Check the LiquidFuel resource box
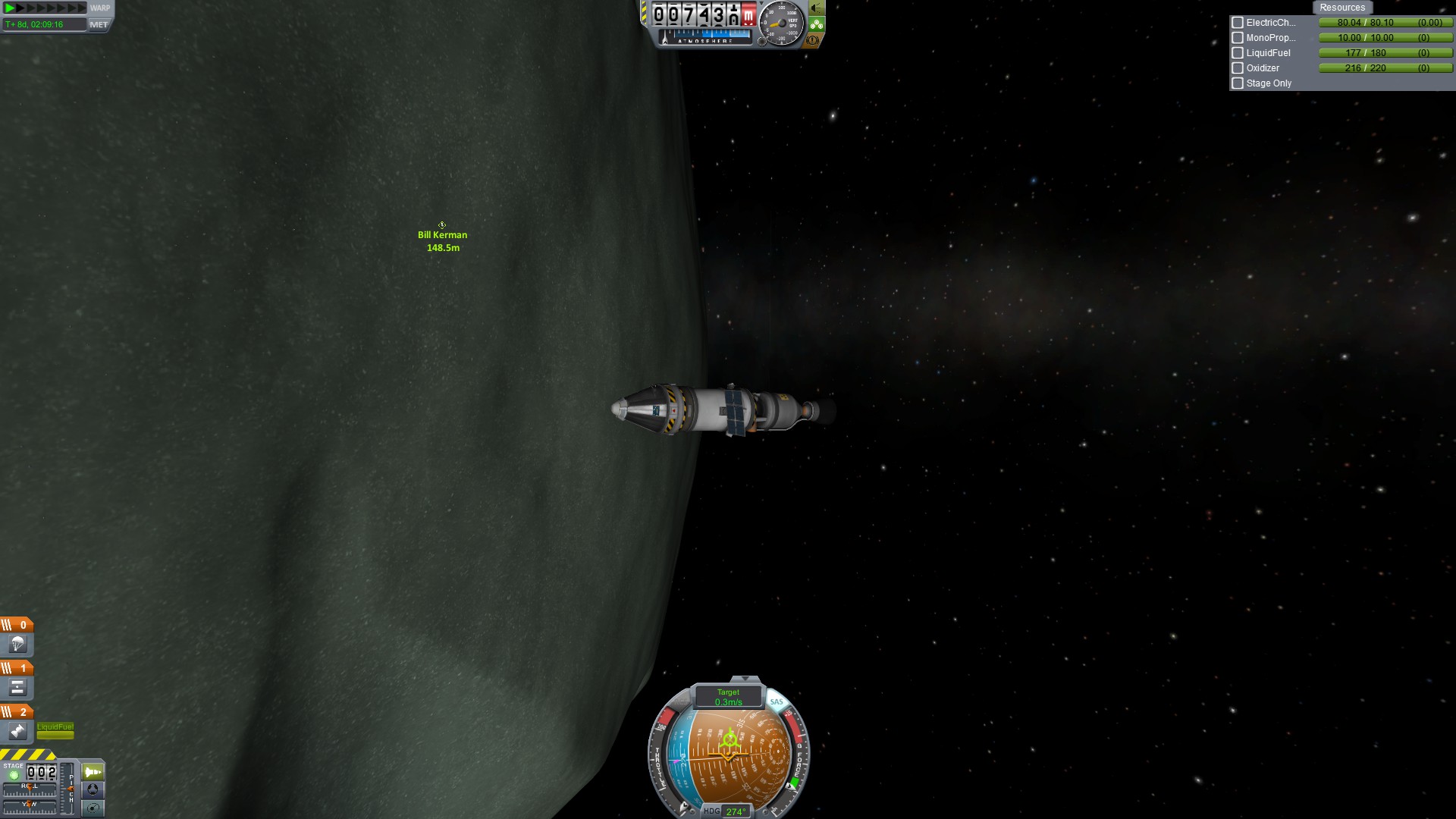This screenshot has width=1456, height=819. [x=1238, y=53]
